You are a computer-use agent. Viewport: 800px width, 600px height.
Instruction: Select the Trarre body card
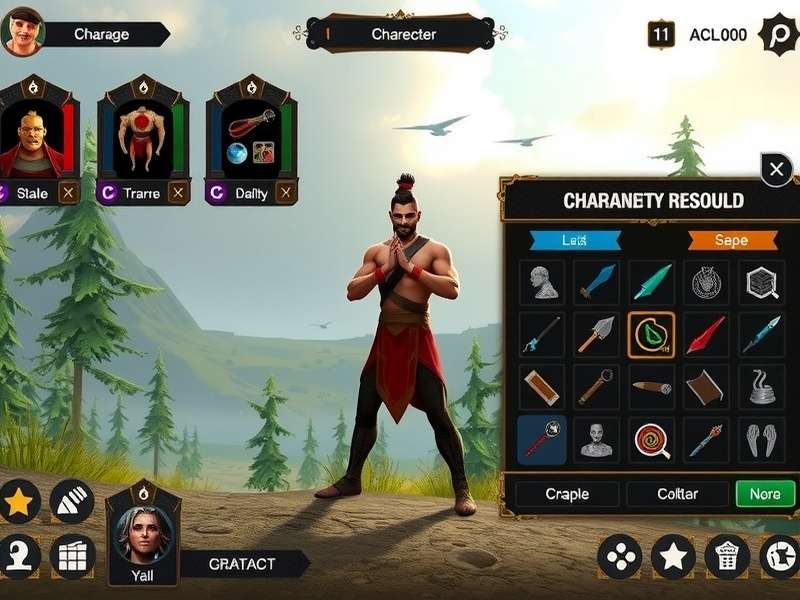[x=141, y=140]
